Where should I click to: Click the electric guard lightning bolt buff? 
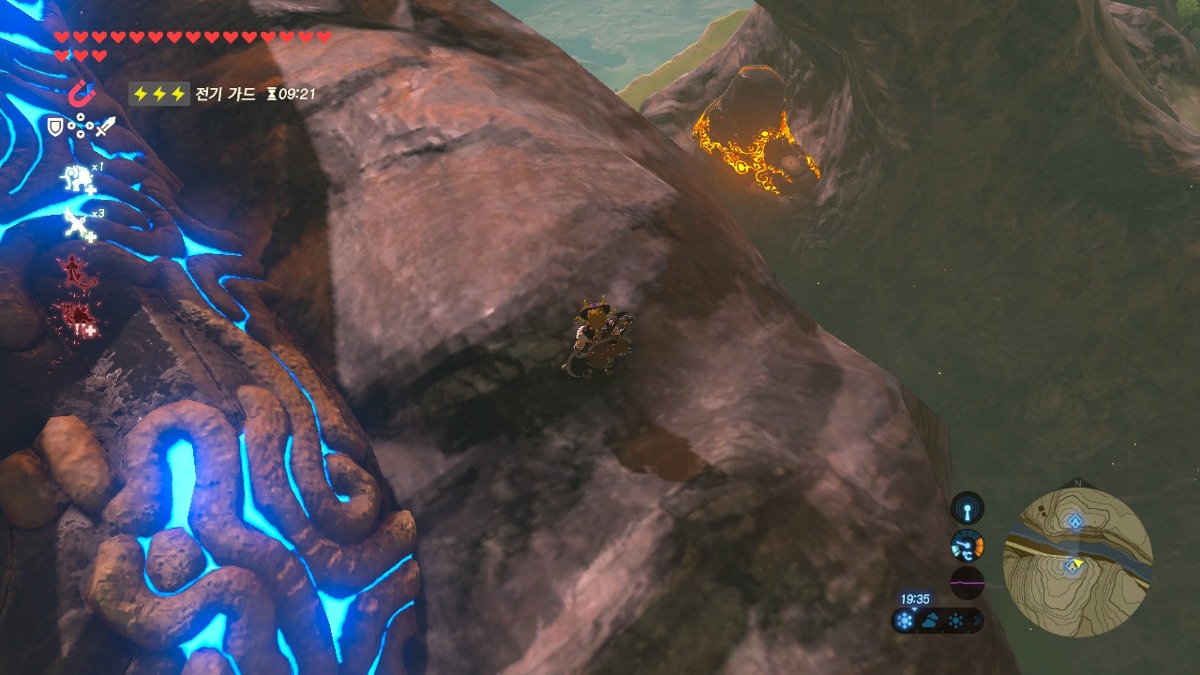[158, 93]
